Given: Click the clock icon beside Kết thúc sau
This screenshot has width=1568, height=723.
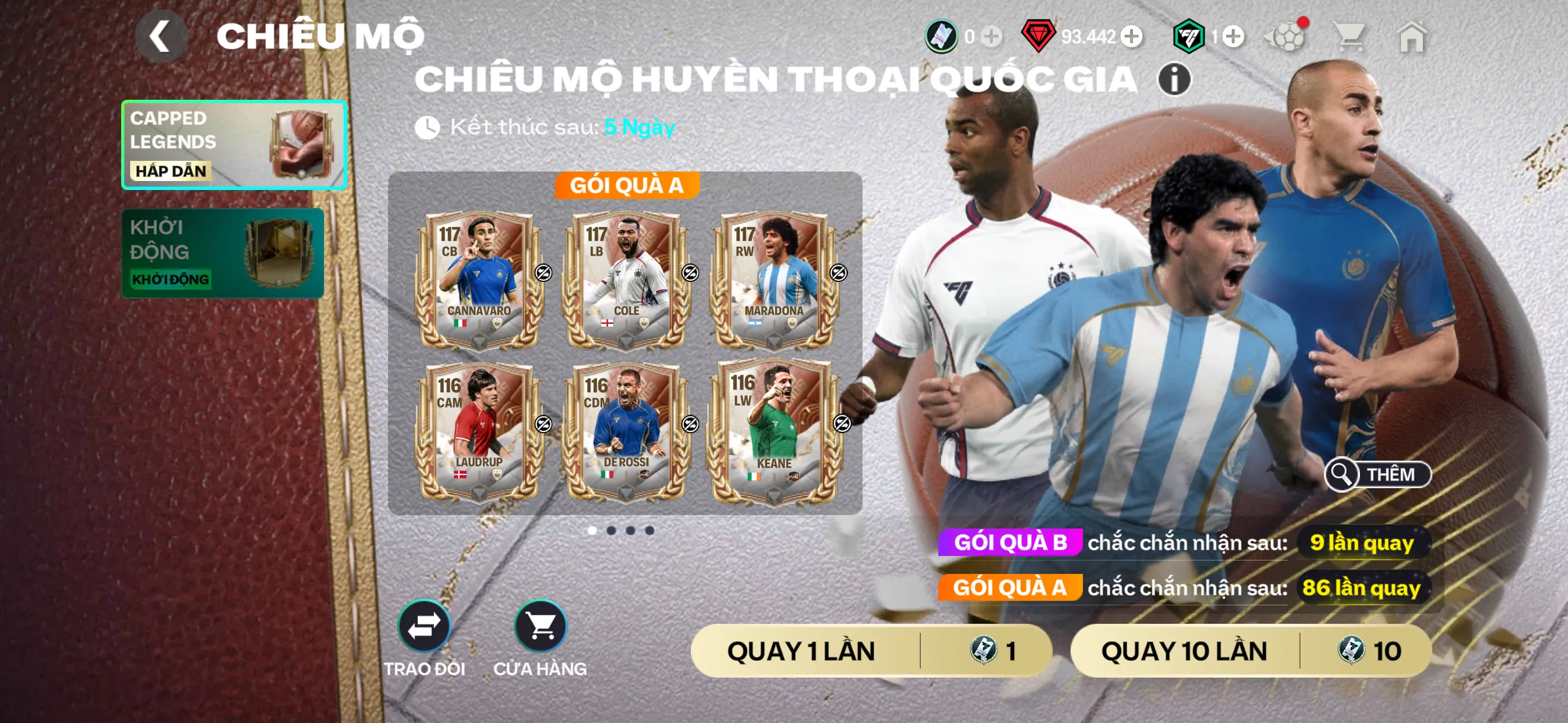Looking at the screenshot, I should coord(430,127).
